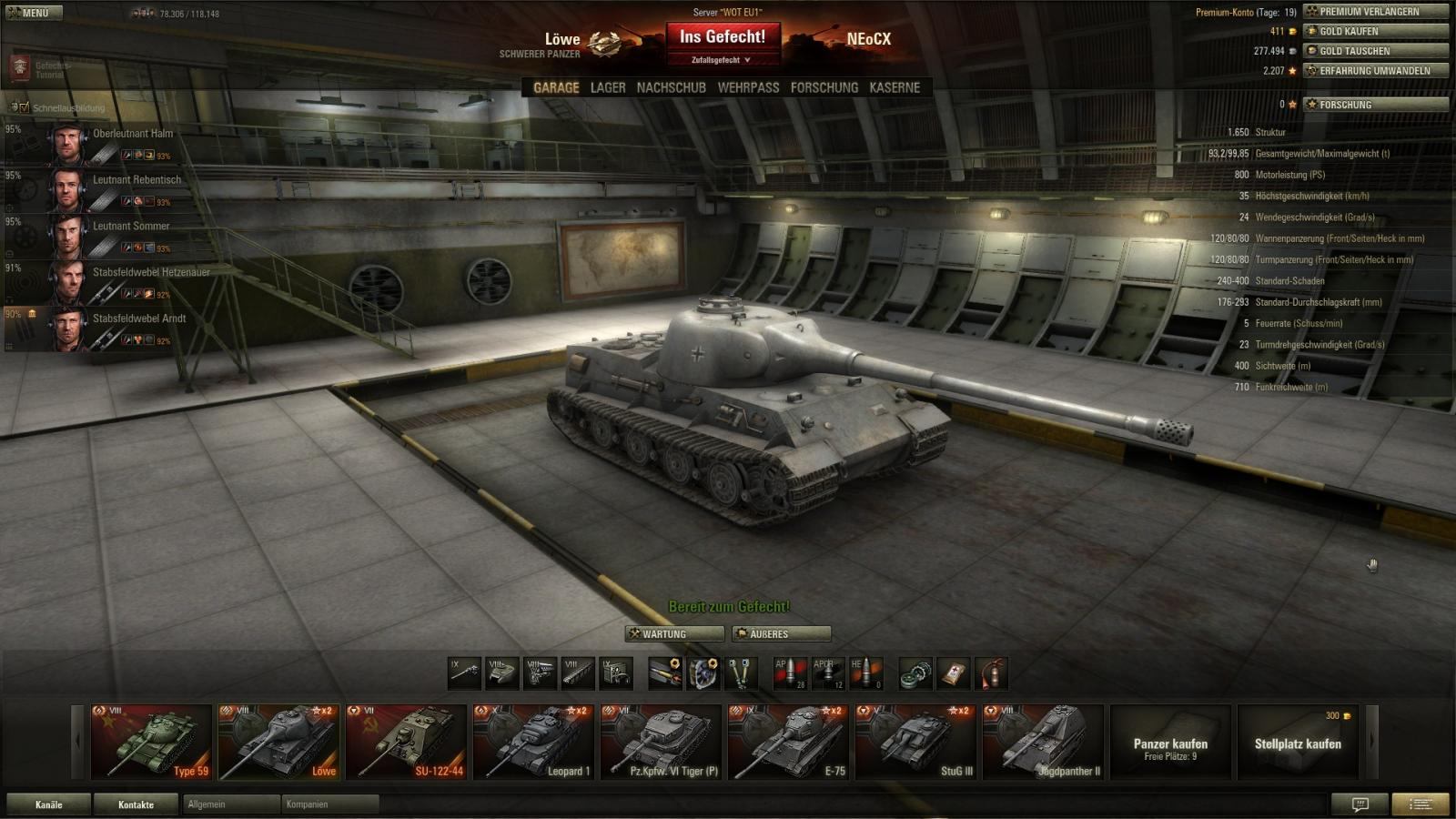Open the KASERNE tab
This screenshot has height=819, width=1456.
(895, 87)
